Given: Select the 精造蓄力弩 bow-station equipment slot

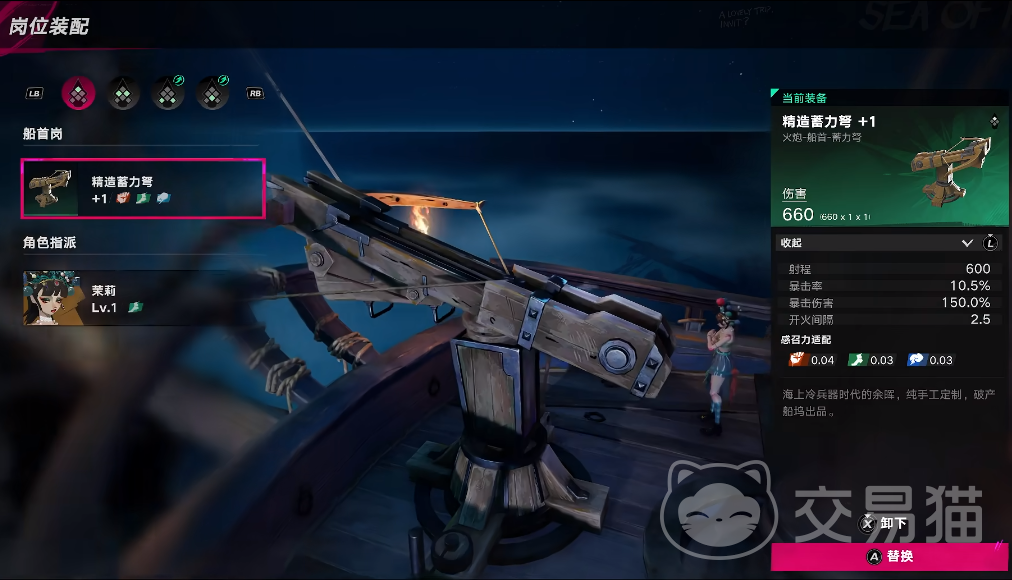Looking at the screenshot, I should (143, 188).
